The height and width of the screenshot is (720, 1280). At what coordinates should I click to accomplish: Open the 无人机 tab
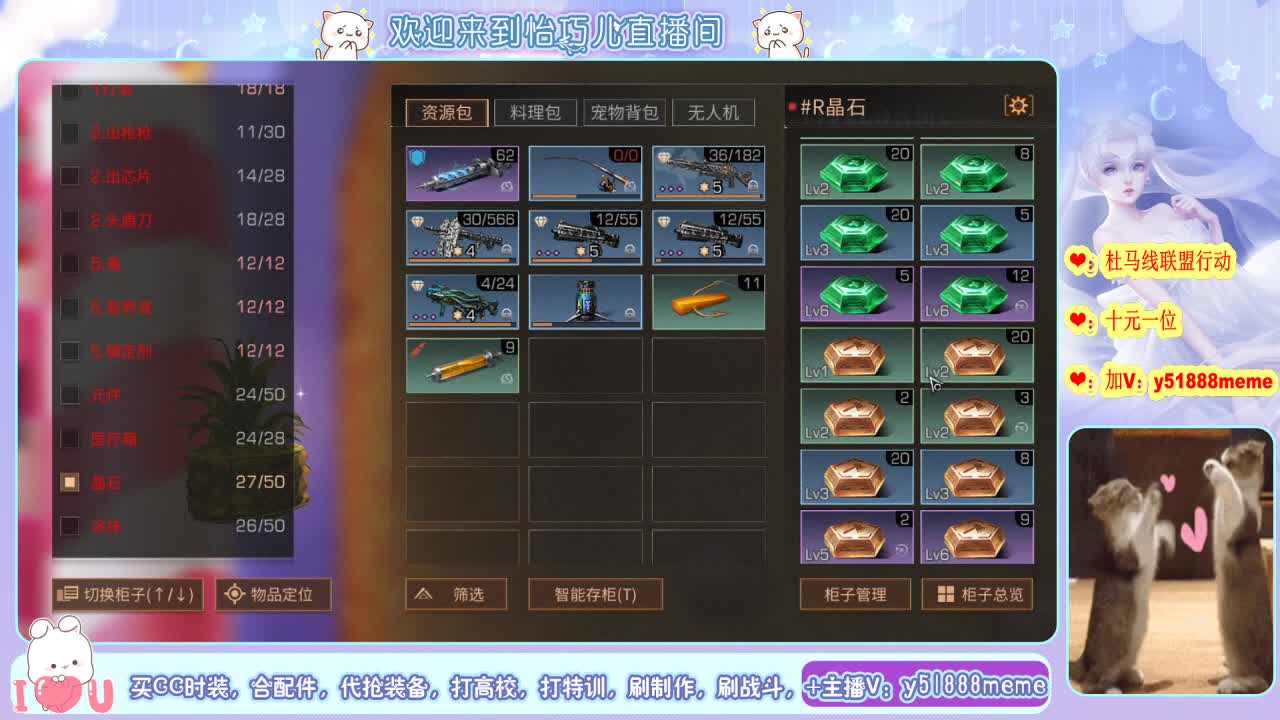pos(715,113)
